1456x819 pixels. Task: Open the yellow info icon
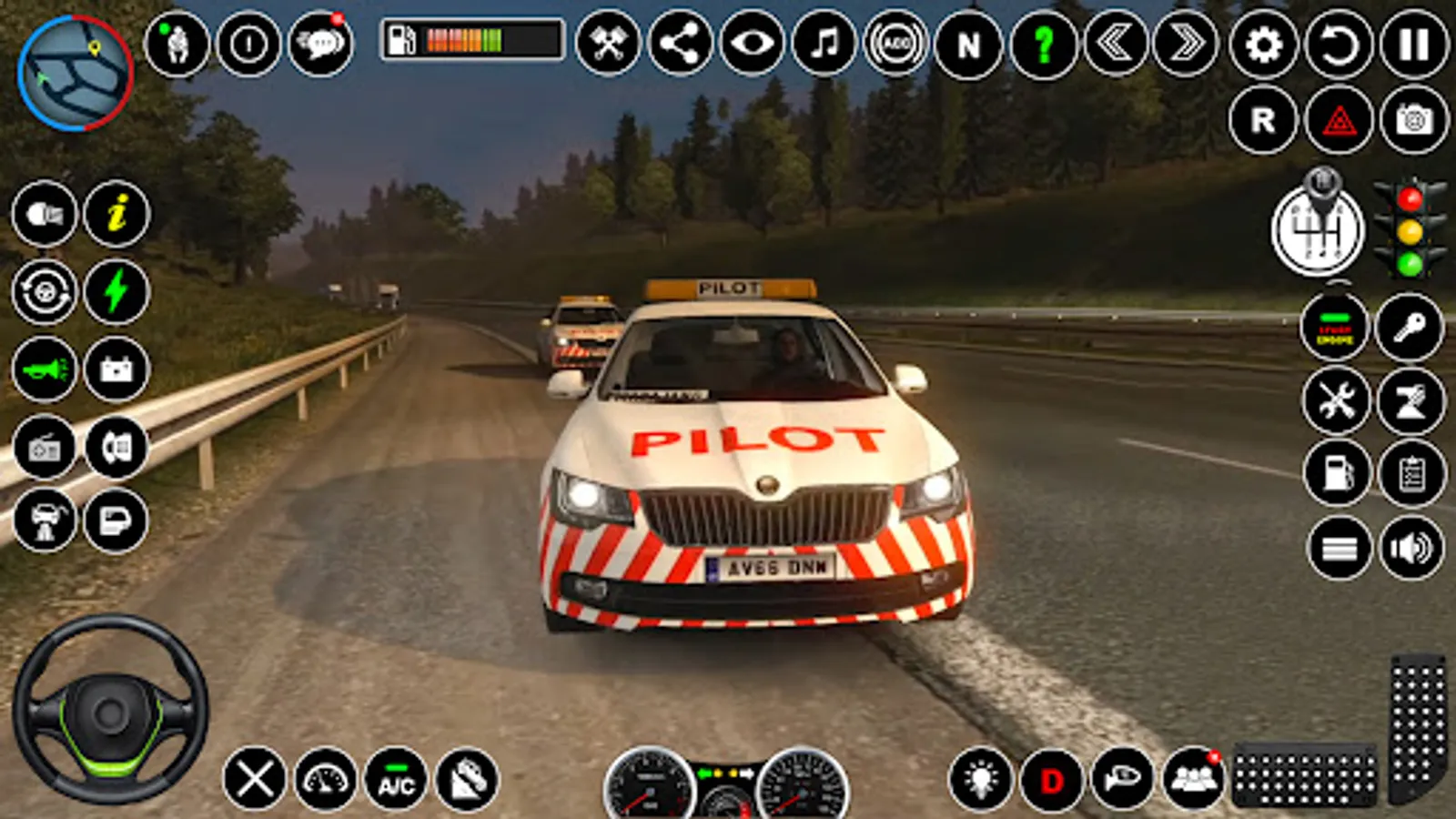[116, 215]
